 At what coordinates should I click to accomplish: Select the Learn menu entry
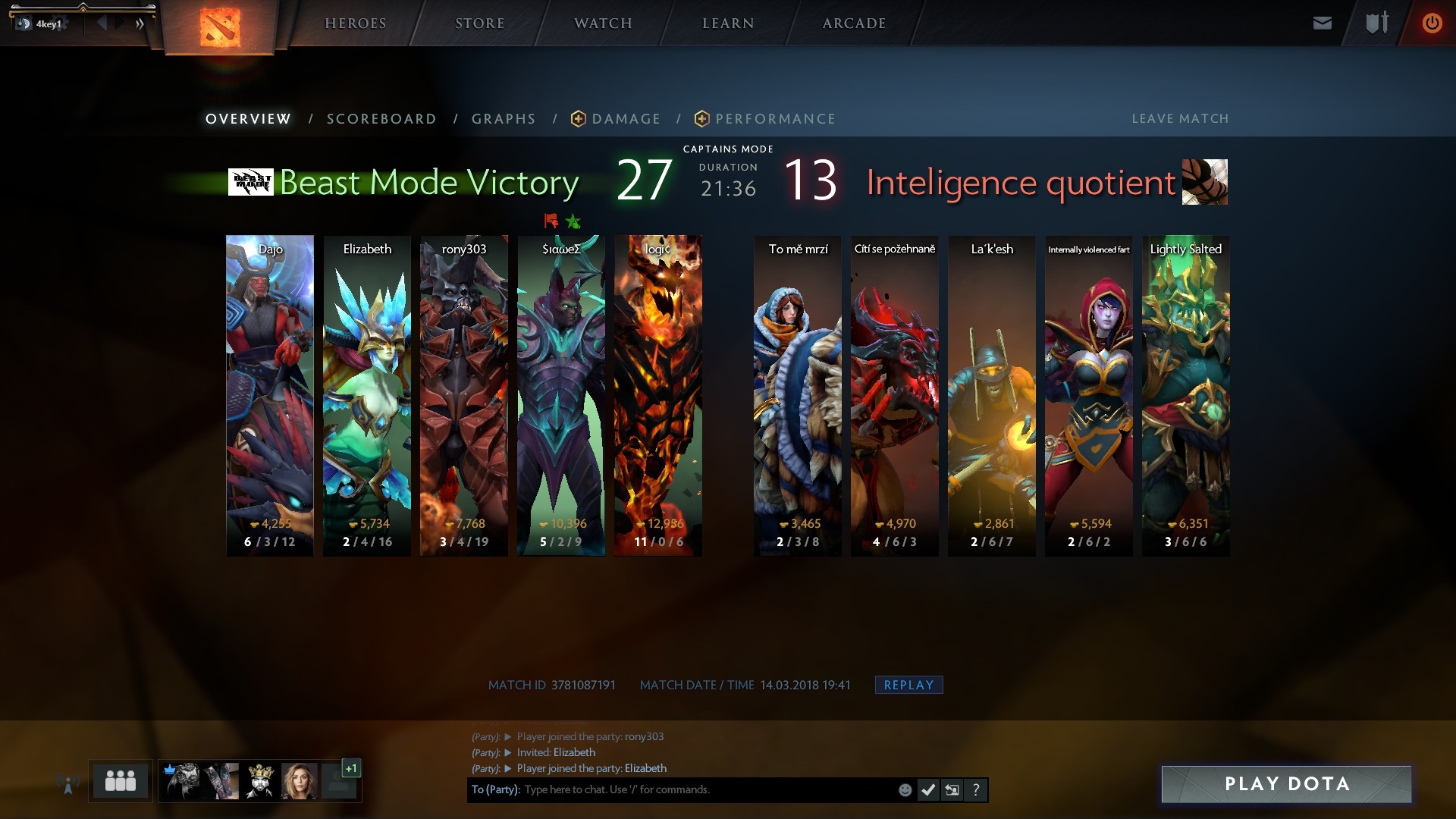tap(728, 24)
